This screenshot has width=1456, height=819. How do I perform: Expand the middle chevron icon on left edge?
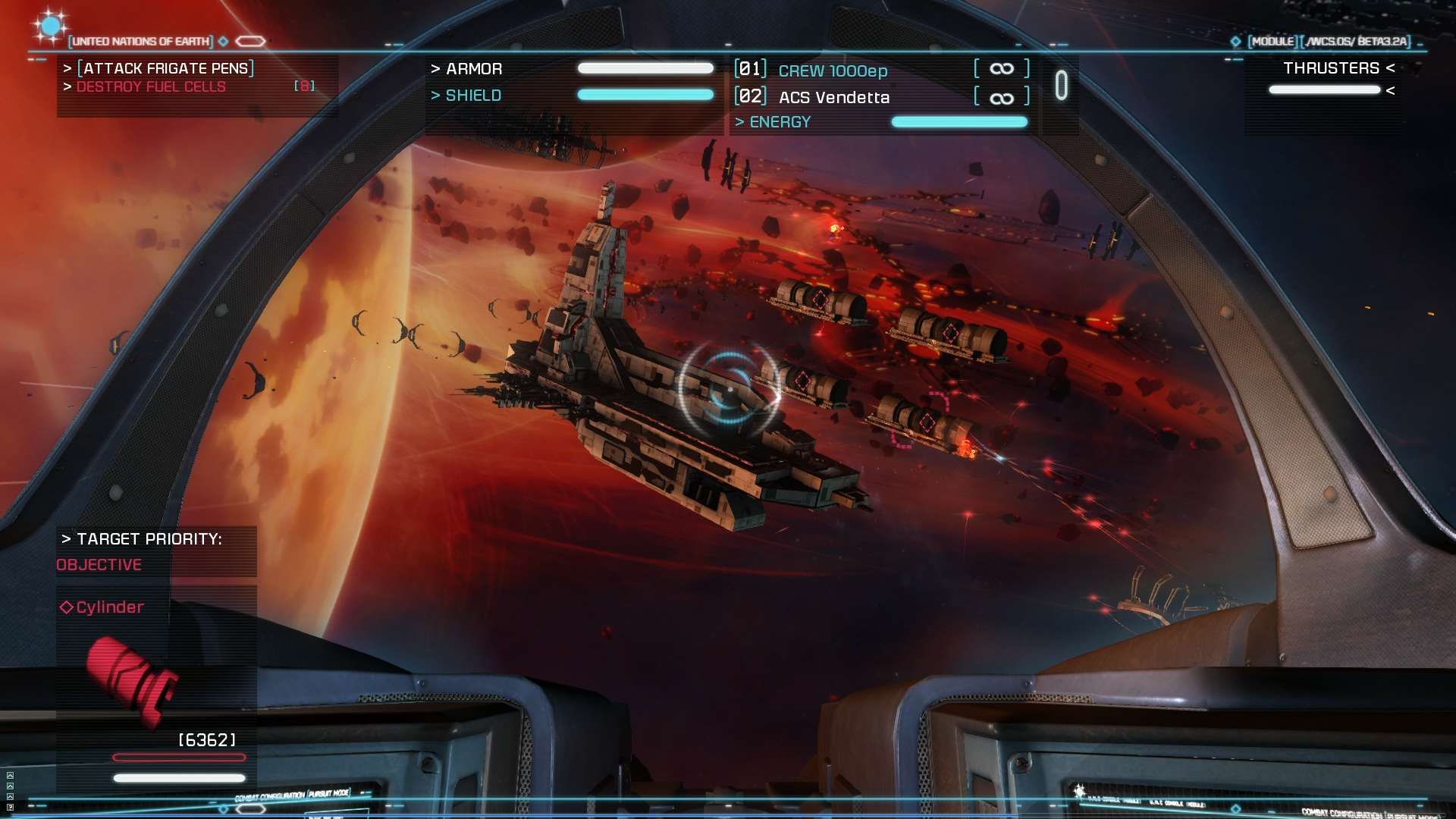10,786
